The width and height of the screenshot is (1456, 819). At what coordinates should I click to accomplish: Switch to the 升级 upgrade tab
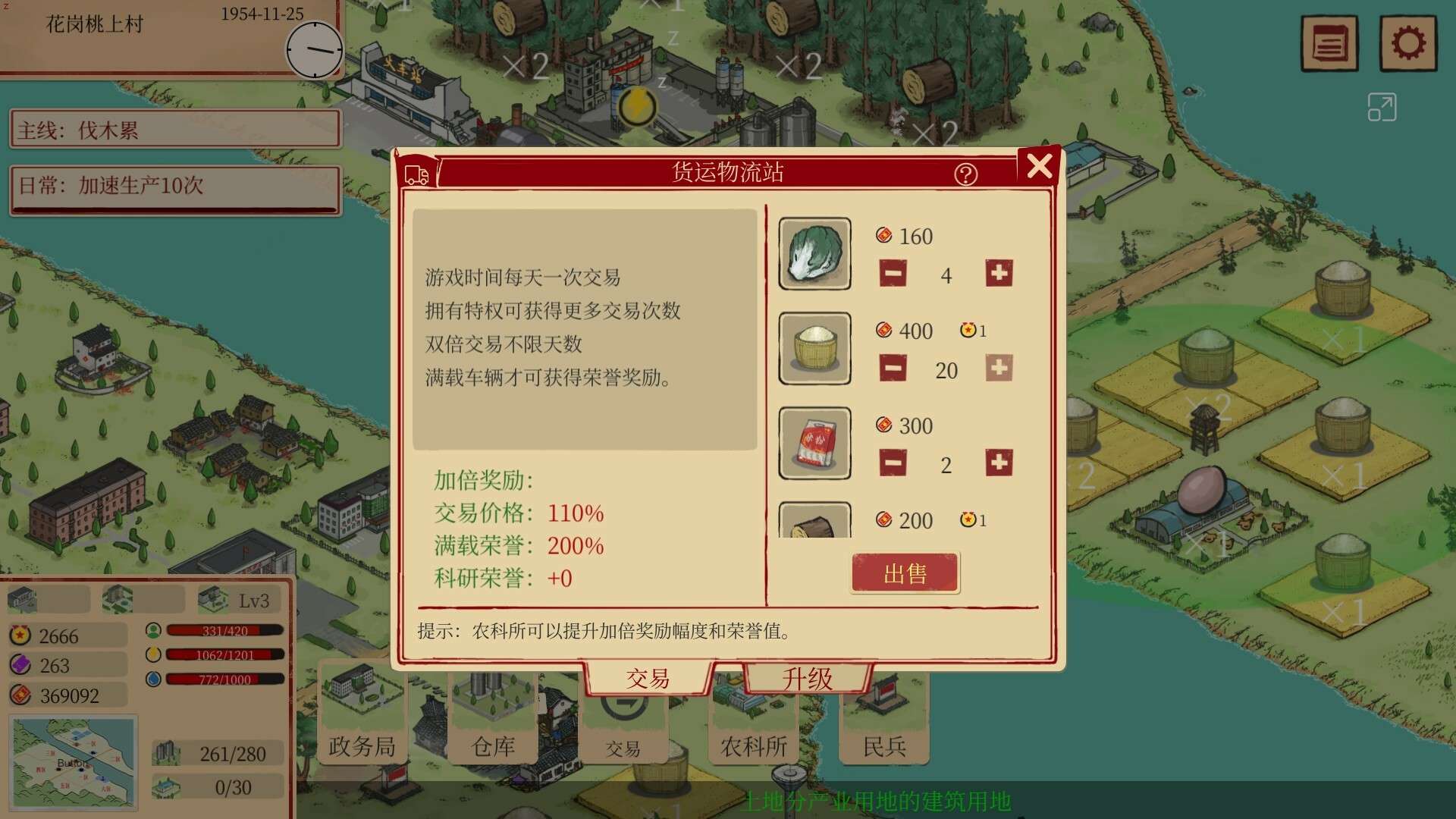806,679
